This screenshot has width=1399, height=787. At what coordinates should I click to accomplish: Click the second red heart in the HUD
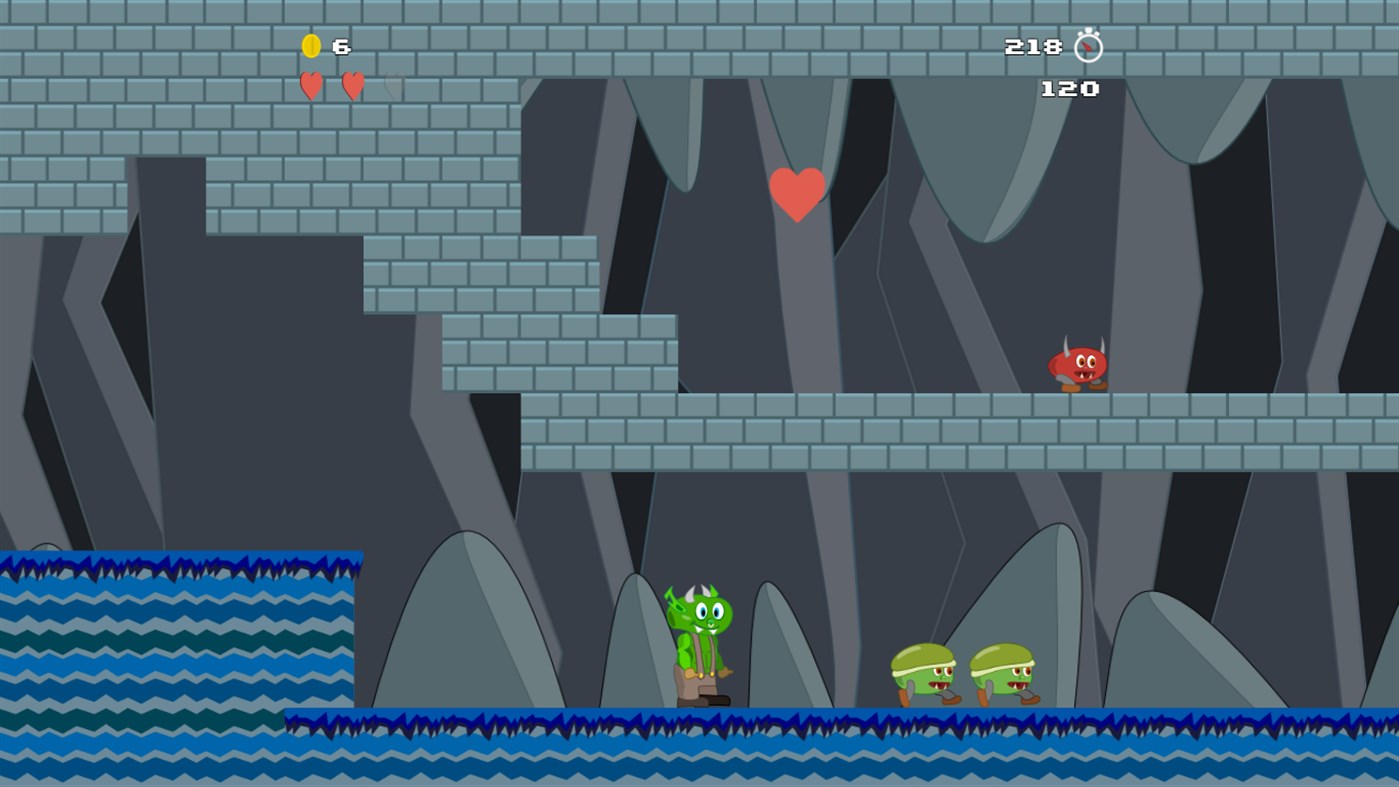(352, 86)
